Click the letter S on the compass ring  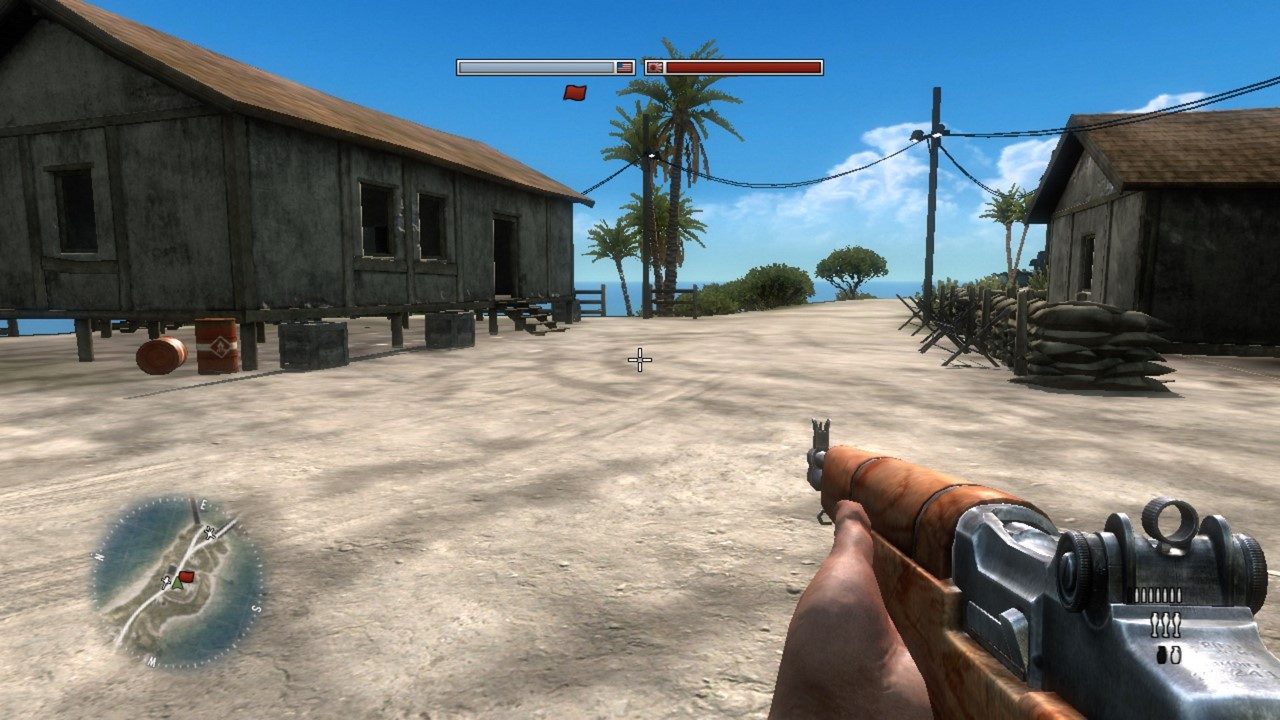click(x=255, y=606)
